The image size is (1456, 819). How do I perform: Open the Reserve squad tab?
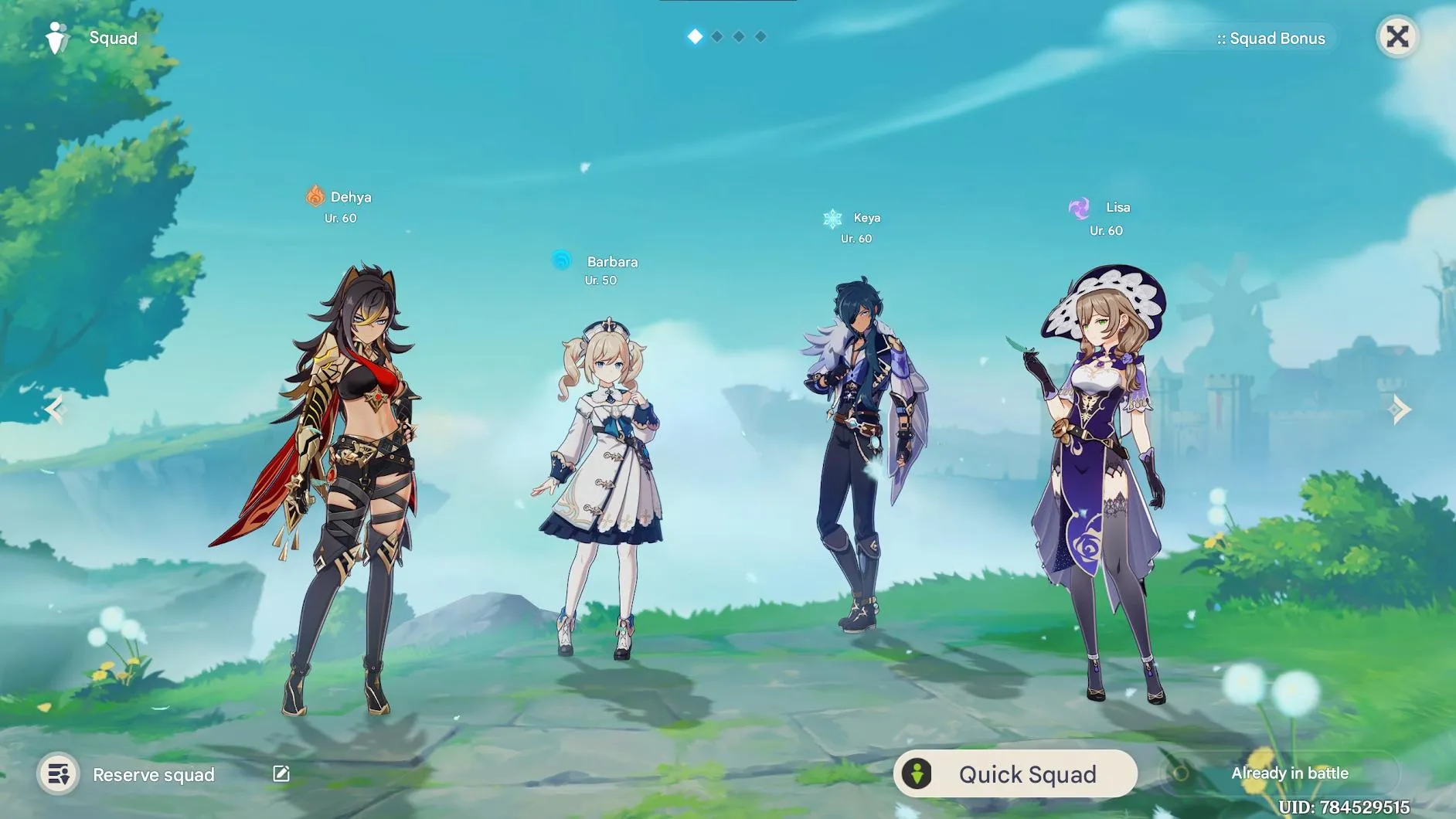click(153, 773)
